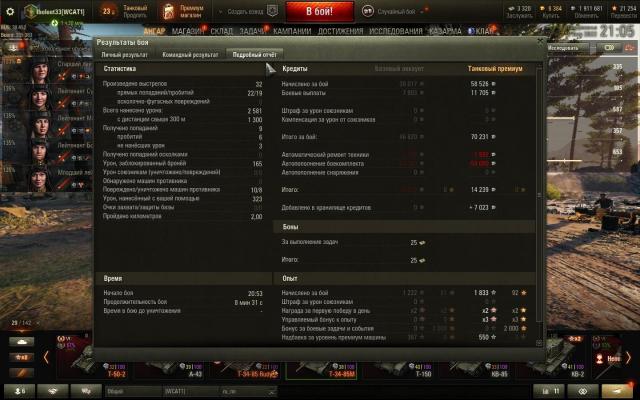Click the Исследовать button
Viewport: 640px width, 400px height.
(x=565, y=47)
